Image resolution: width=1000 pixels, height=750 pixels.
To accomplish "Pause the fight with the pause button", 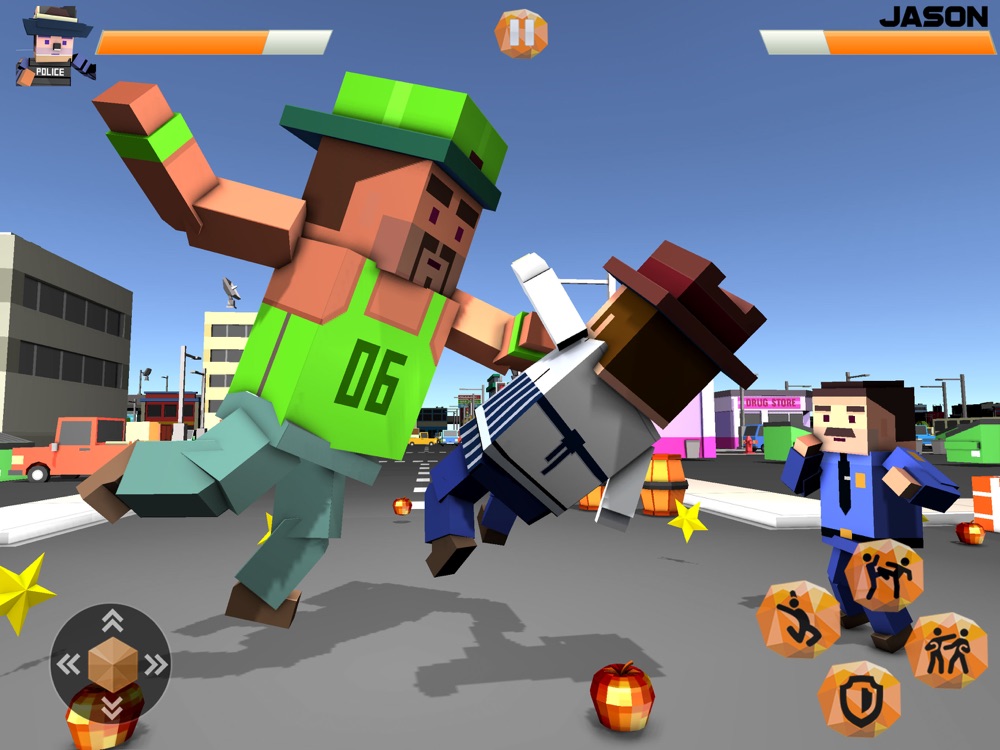I will click(x=521, y=33).
